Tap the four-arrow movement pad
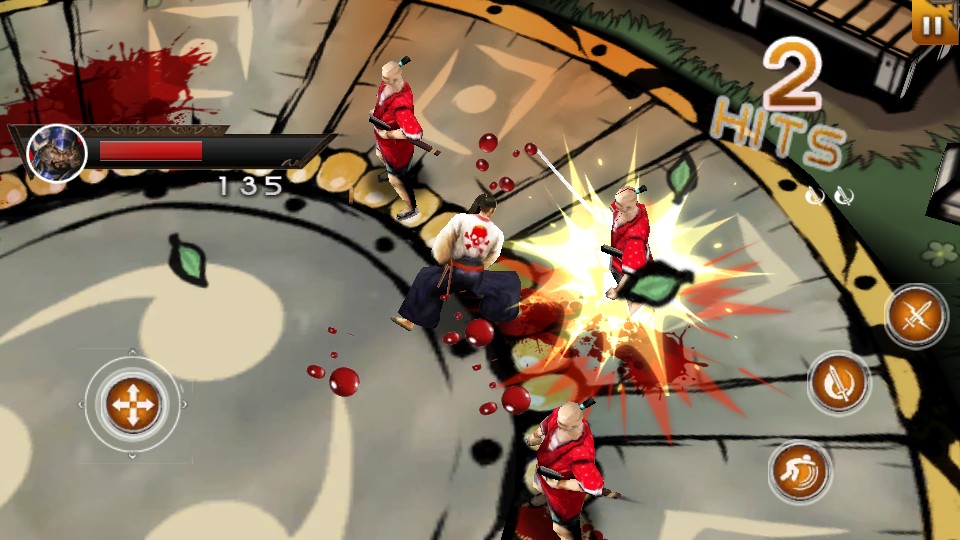Screen dimensions: 960x540 tap(133, 404)
